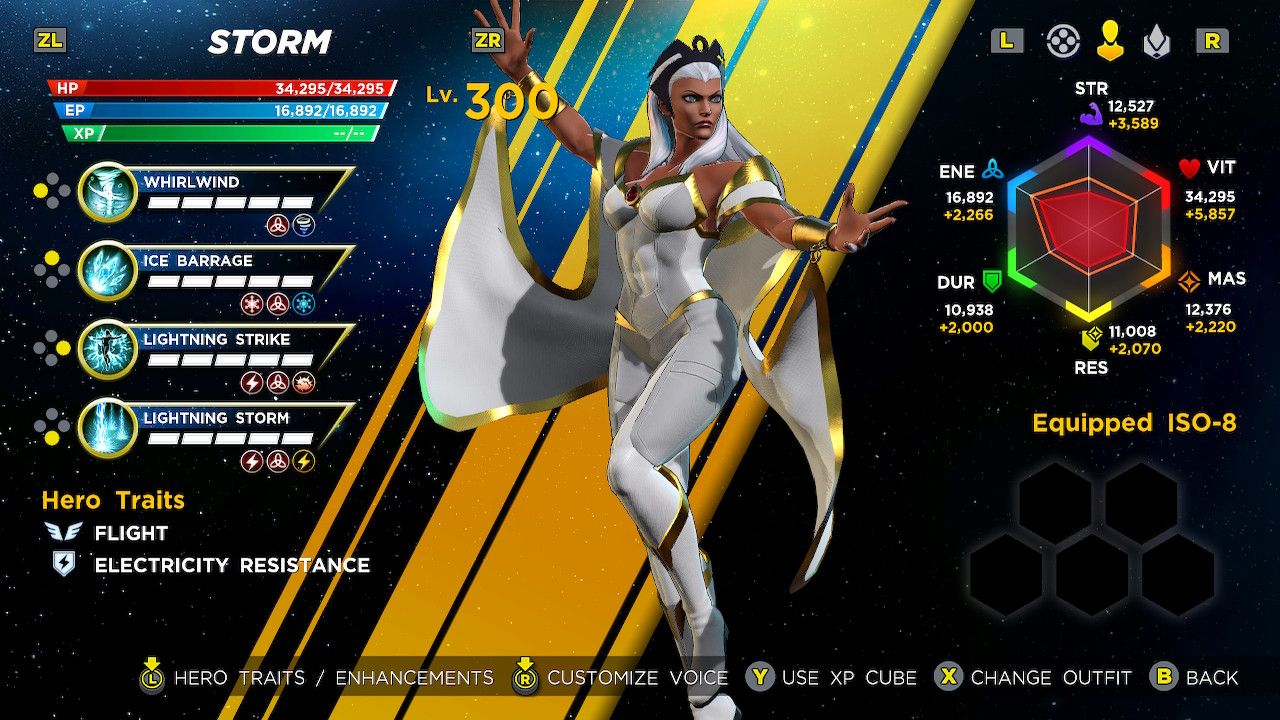Click the RES resistance stat icon

pyautogui.click(x=1089, y=338)
